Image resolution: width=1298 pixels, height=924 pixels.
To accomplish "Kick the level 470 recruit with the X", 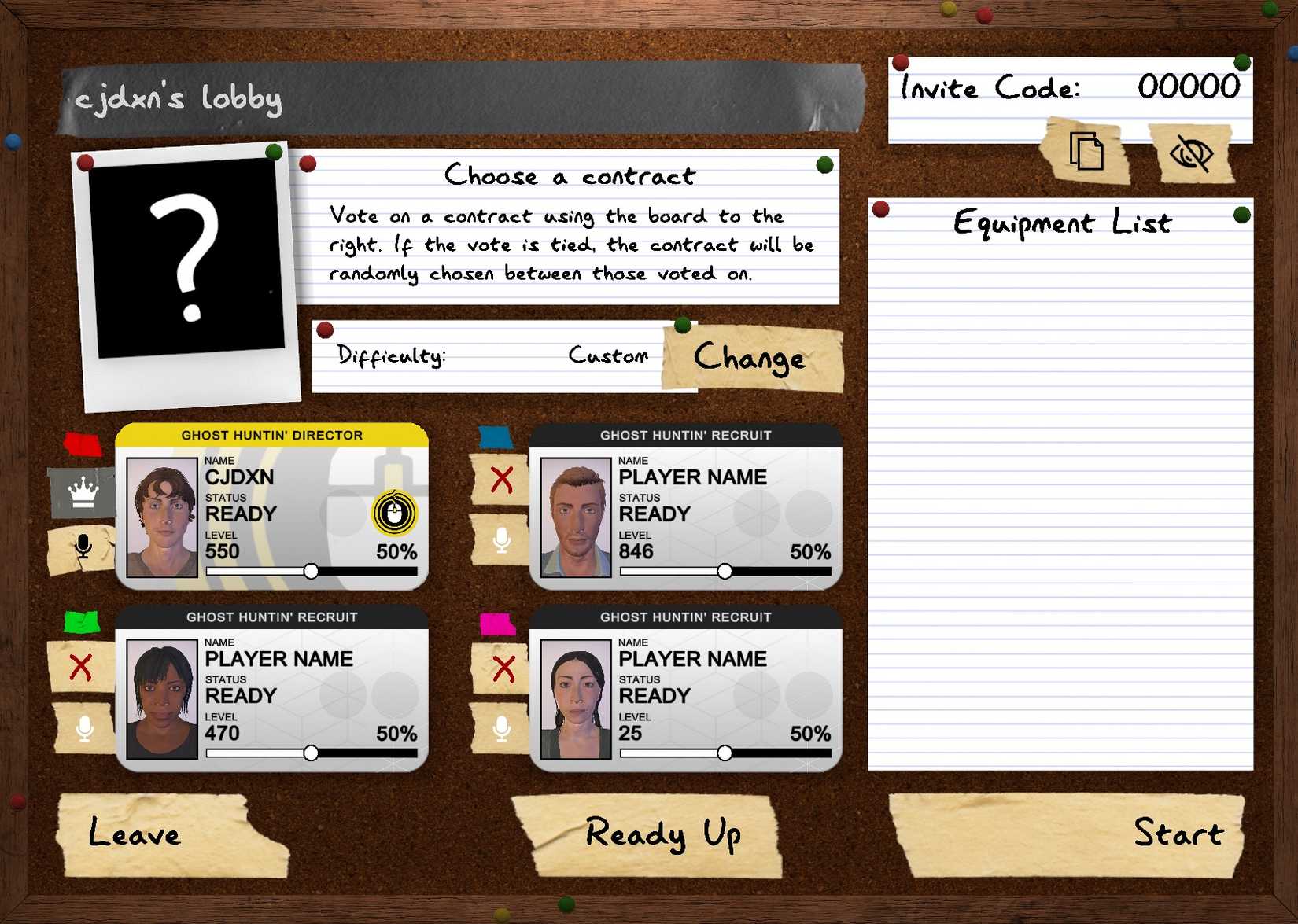I will pos(81,663).
